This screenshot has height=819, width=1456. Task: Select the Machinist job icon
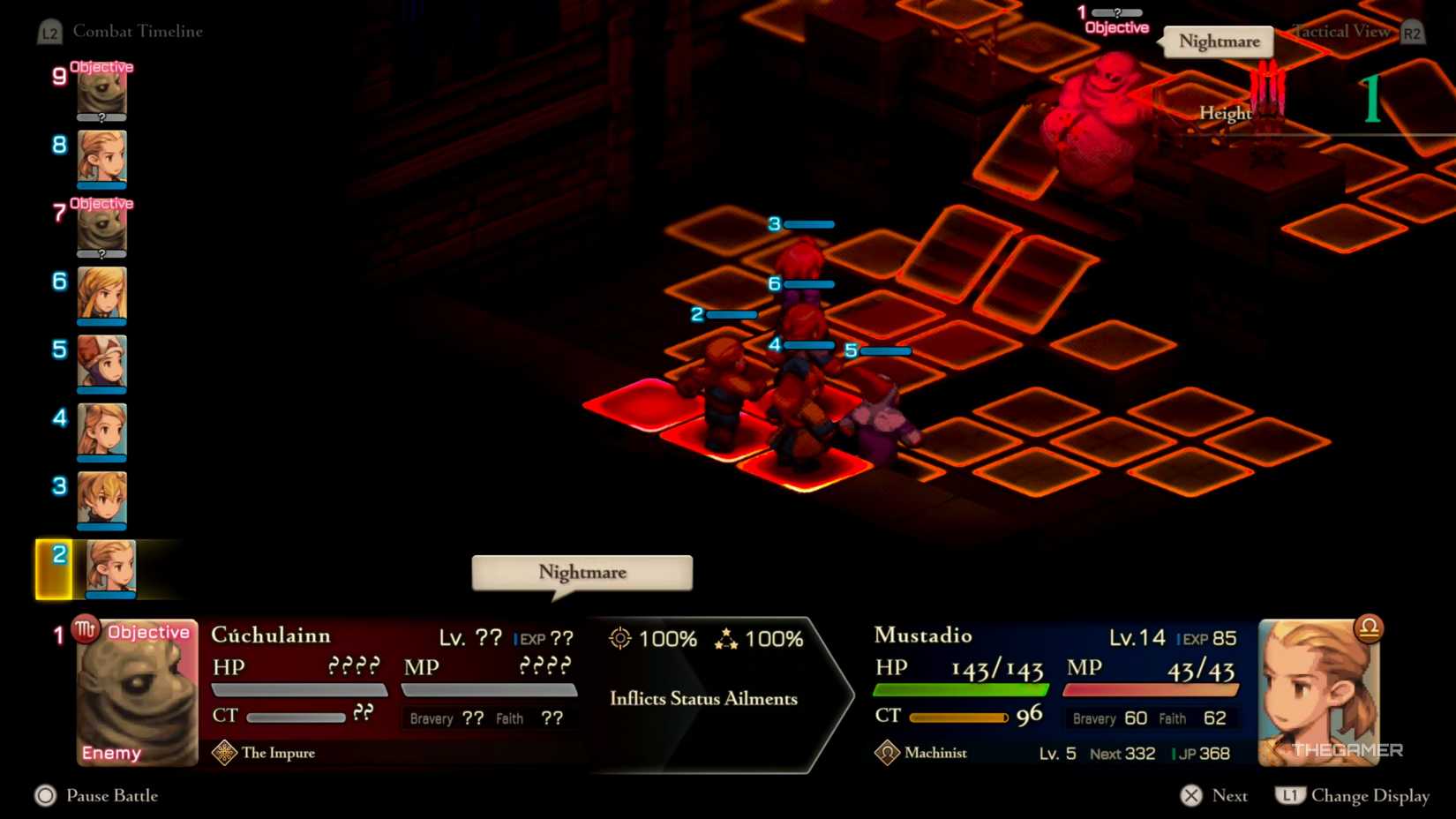pos(887,753)
